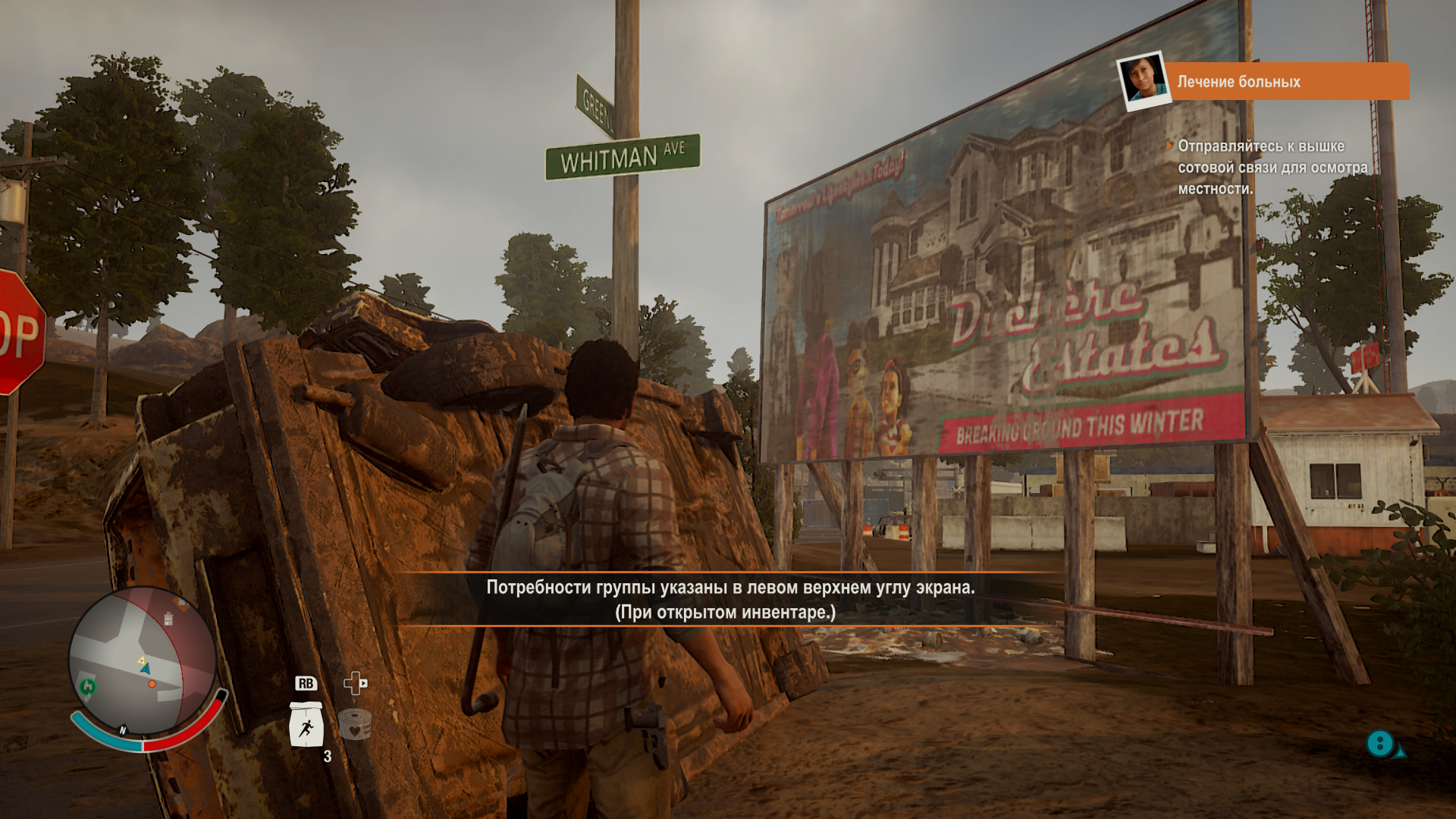Select the greyed-out bandage roll slot
Screen dimensions: 1456x819
[354, 724]
